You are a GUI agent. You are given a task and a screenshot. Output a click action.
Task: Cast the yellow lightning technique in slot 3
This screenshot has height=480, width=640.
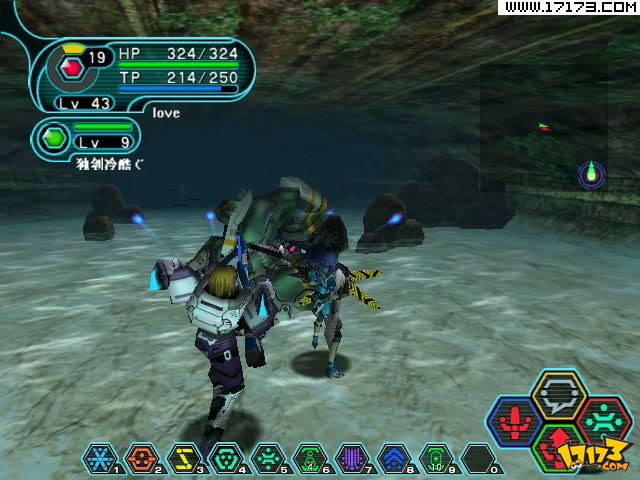click(183, 457)
